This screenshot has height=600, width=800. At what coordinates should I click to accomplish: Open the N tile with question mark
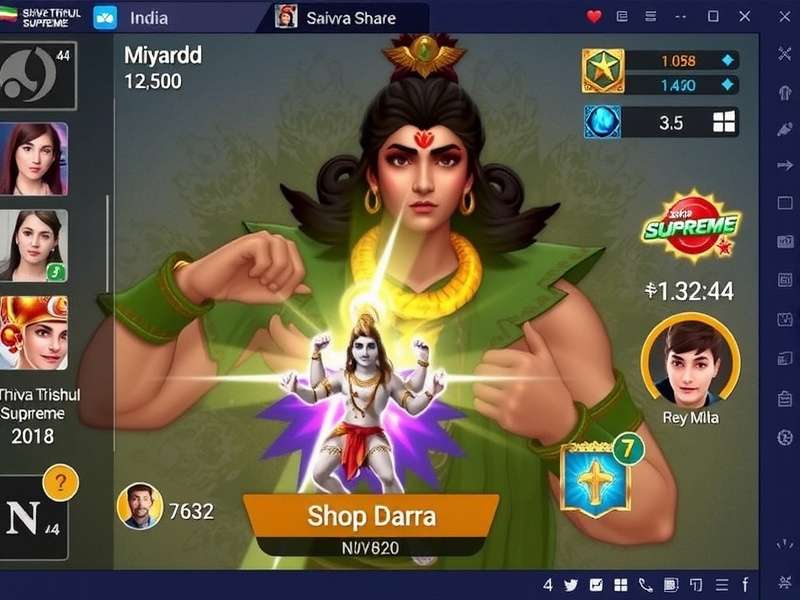click(x=36, y=518)
